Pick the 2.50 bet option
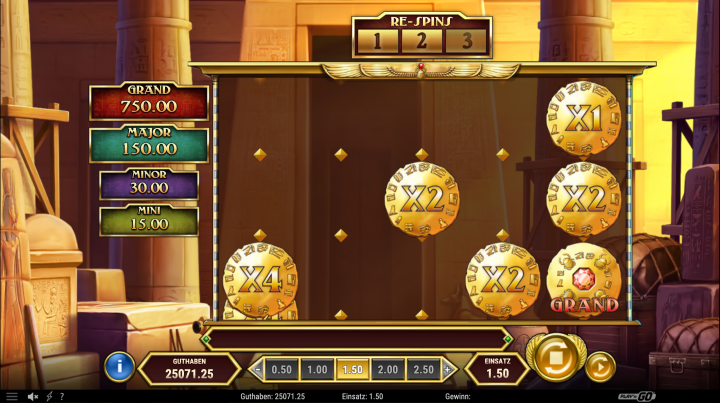 click(x=423, y=369)
